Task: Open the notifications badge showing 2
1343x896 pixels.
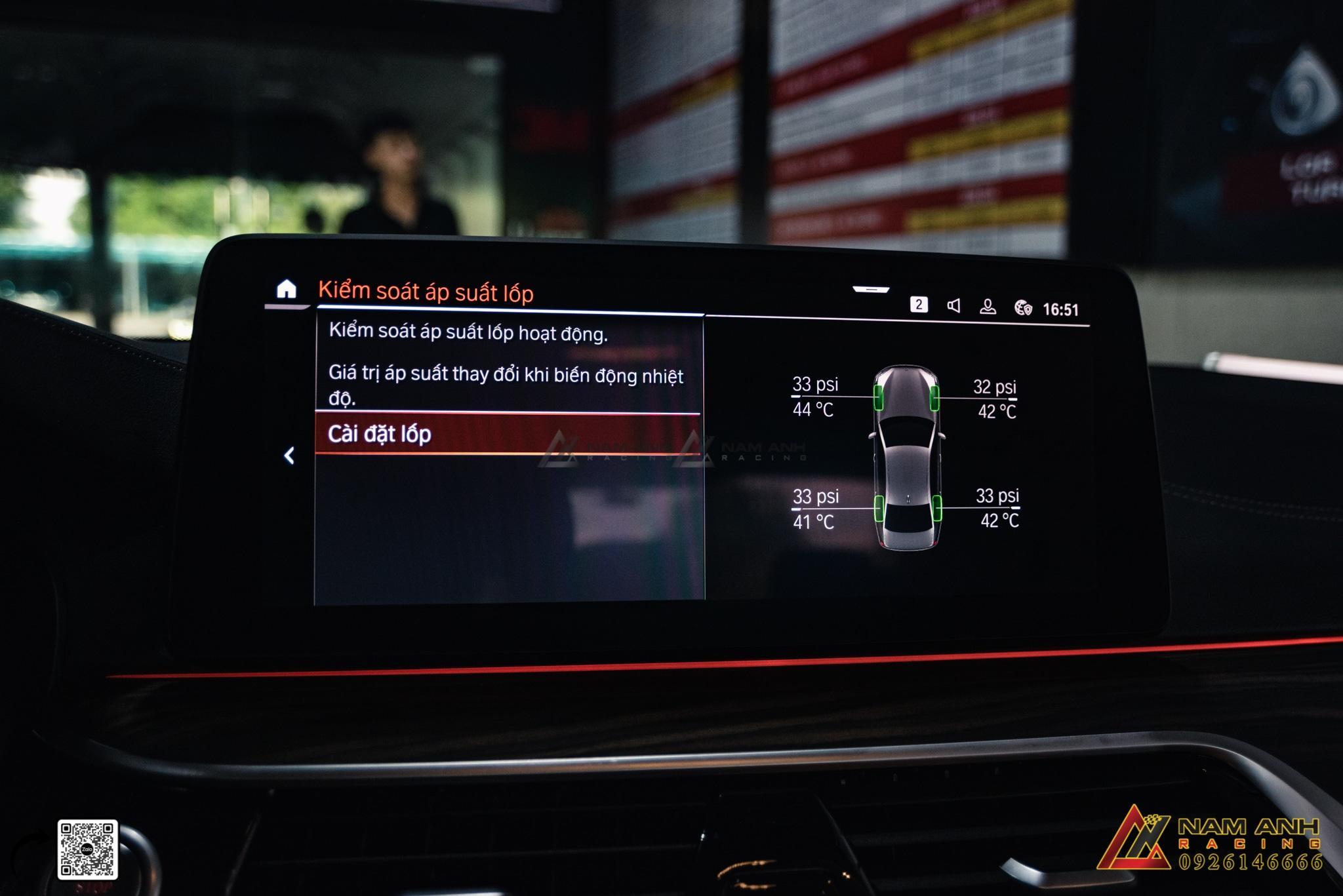Action: [x=919, y=305]
